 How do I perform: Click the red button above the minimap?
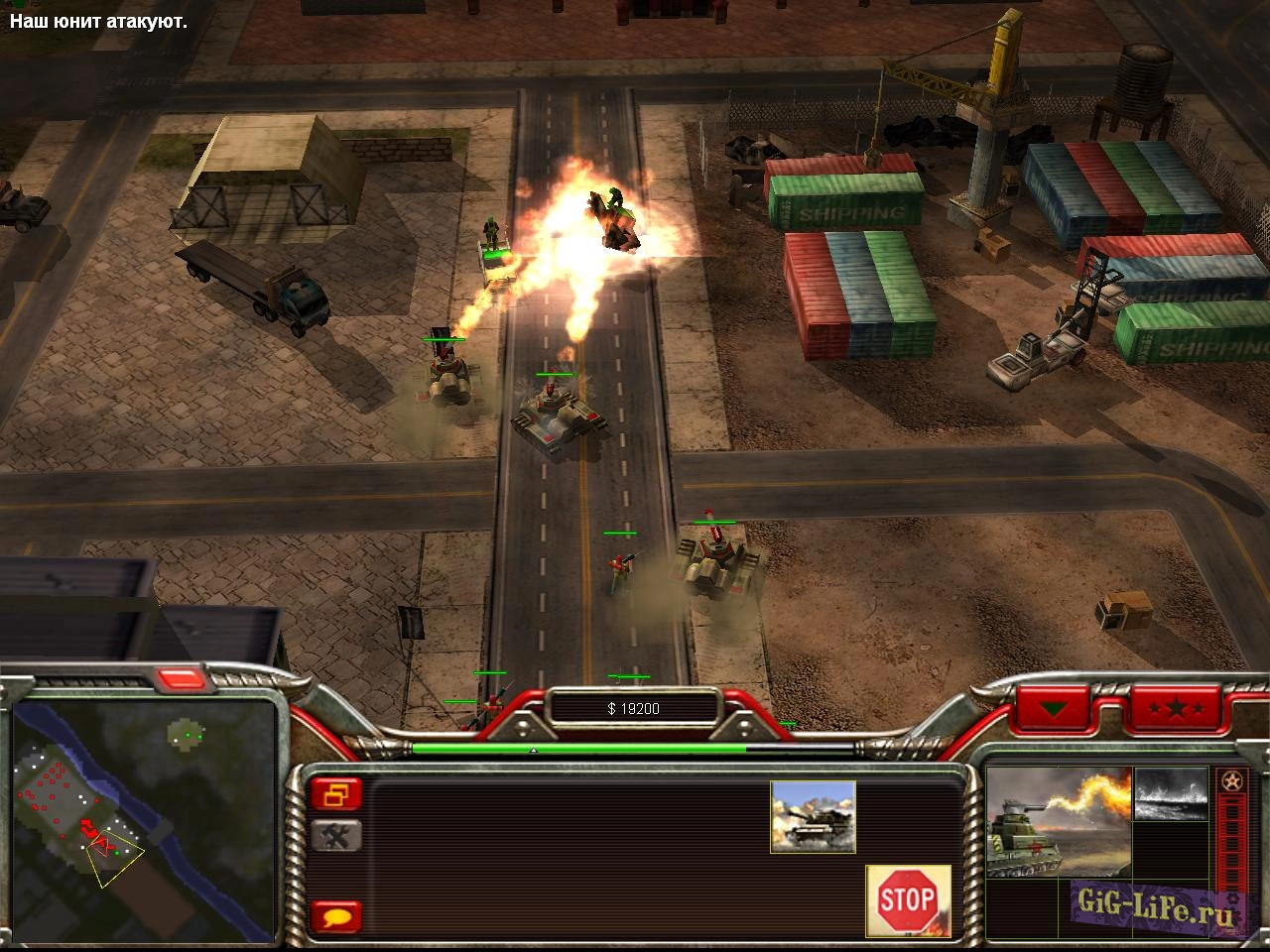[x=181, y=678]
